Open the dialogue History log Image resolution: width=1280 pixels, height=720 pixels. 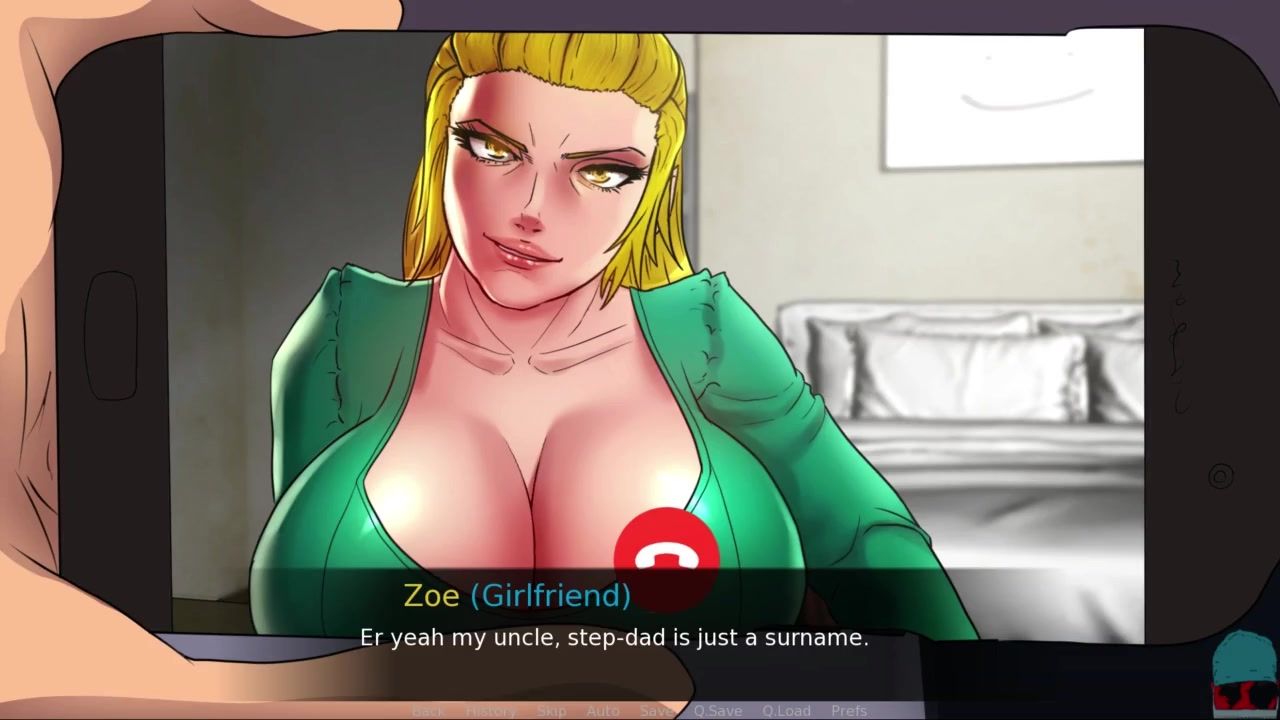490,711
